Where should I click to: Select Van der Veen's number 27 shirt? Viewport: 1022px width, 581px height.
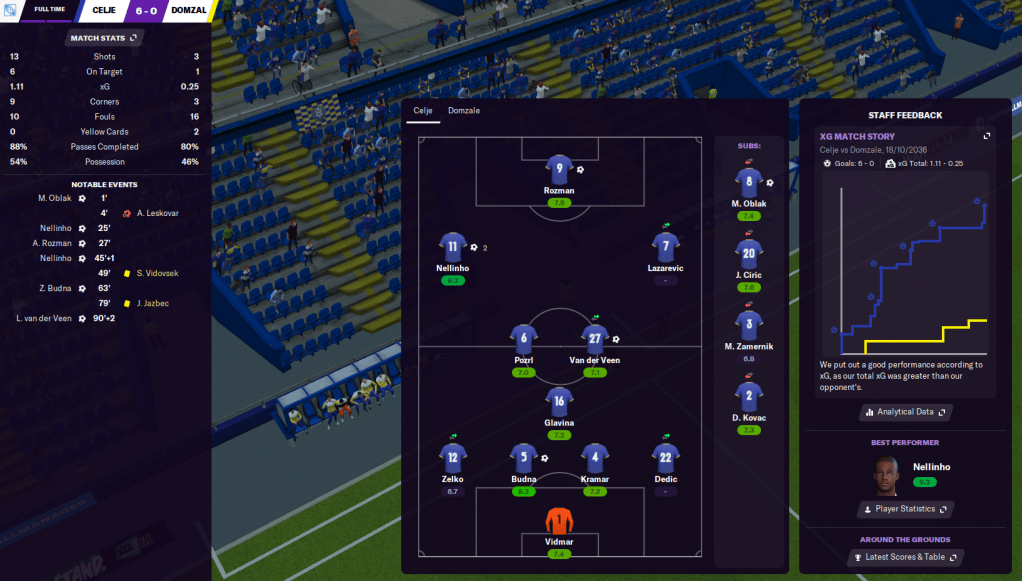(595, 338)
